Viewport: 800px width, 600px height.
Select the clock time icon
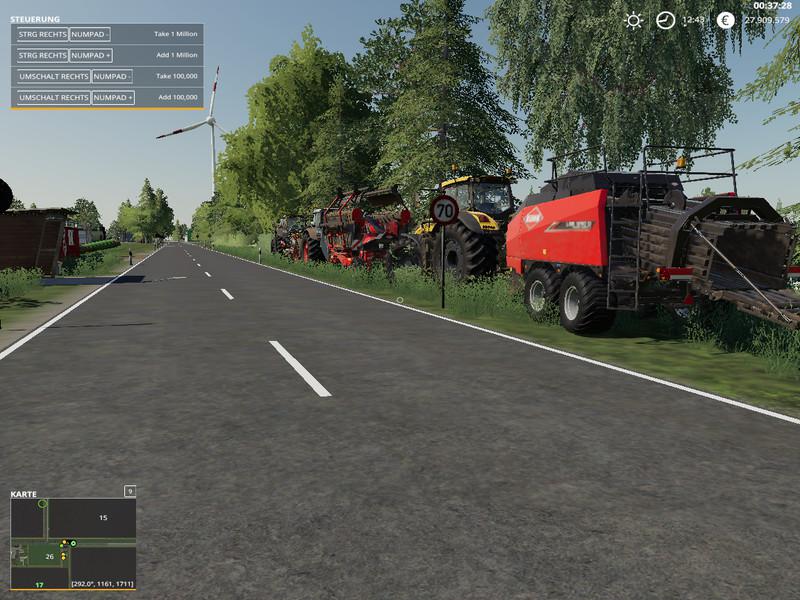coord(665,20)
